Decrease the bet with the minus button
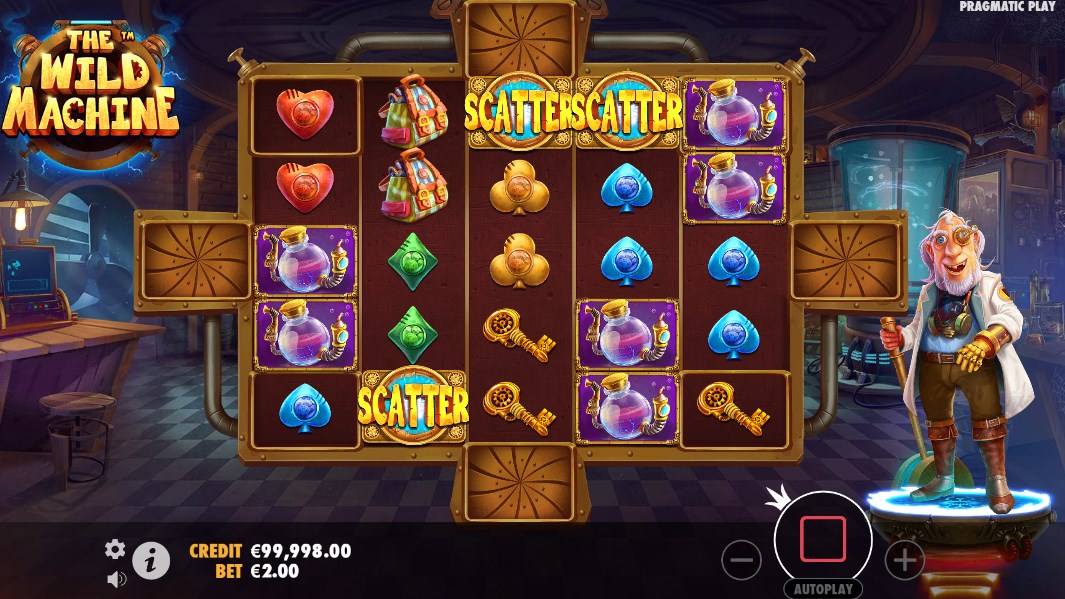 pyautogui.click(x=742, y=561)
